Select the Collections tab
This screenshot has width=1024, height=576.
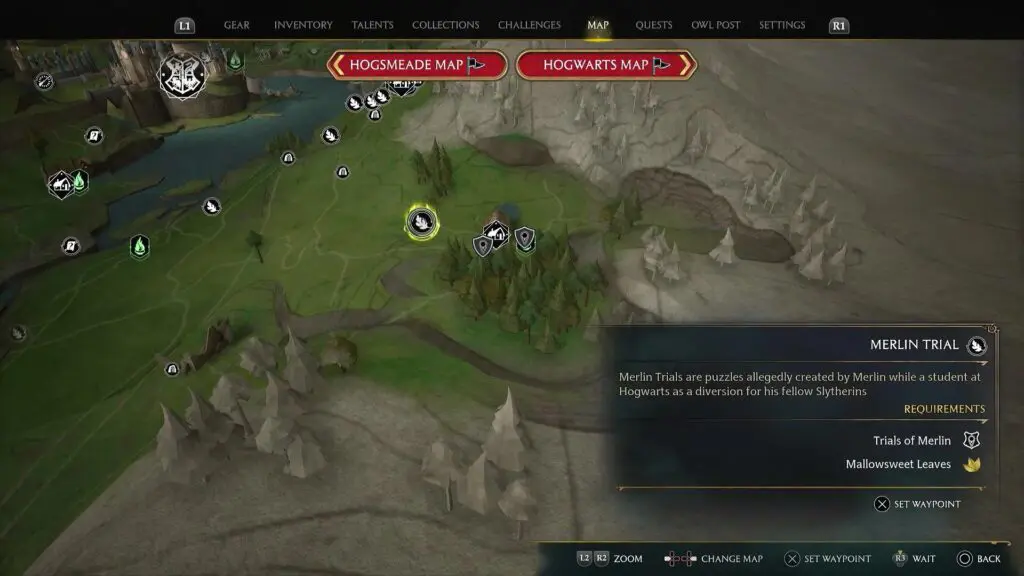(445, 25)
